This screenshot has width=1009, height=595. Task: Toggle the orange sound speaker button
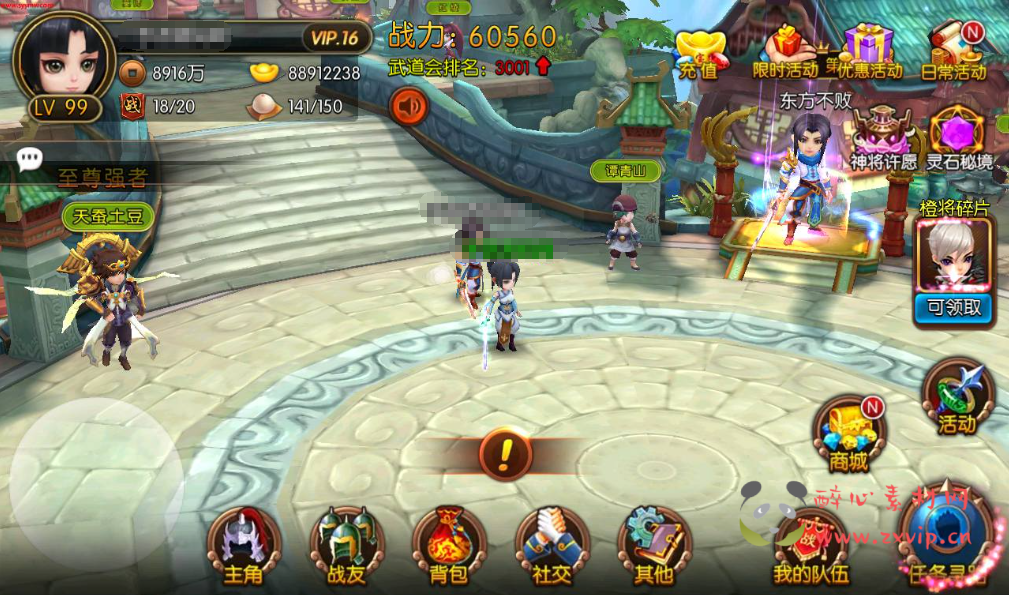pyautogui.click(x=408, y=105)
